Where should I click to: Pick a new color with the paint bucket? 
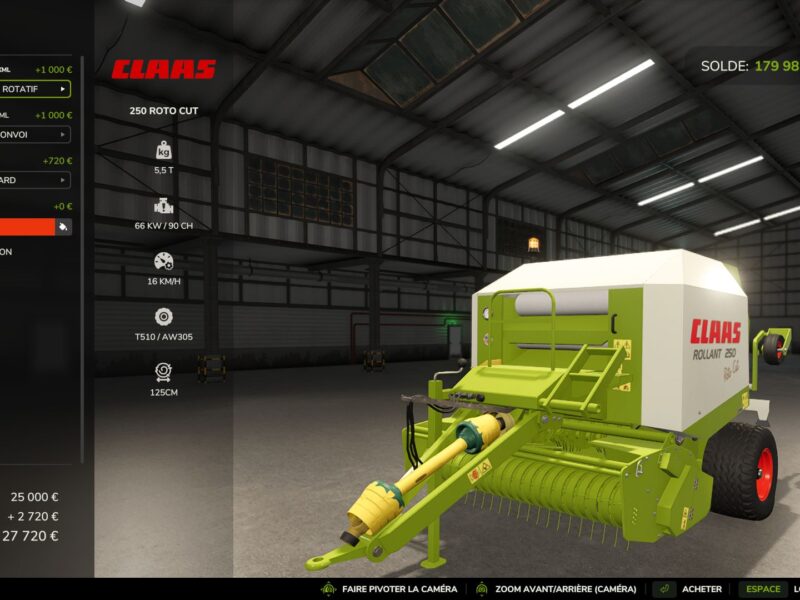[x=64, y=227]
